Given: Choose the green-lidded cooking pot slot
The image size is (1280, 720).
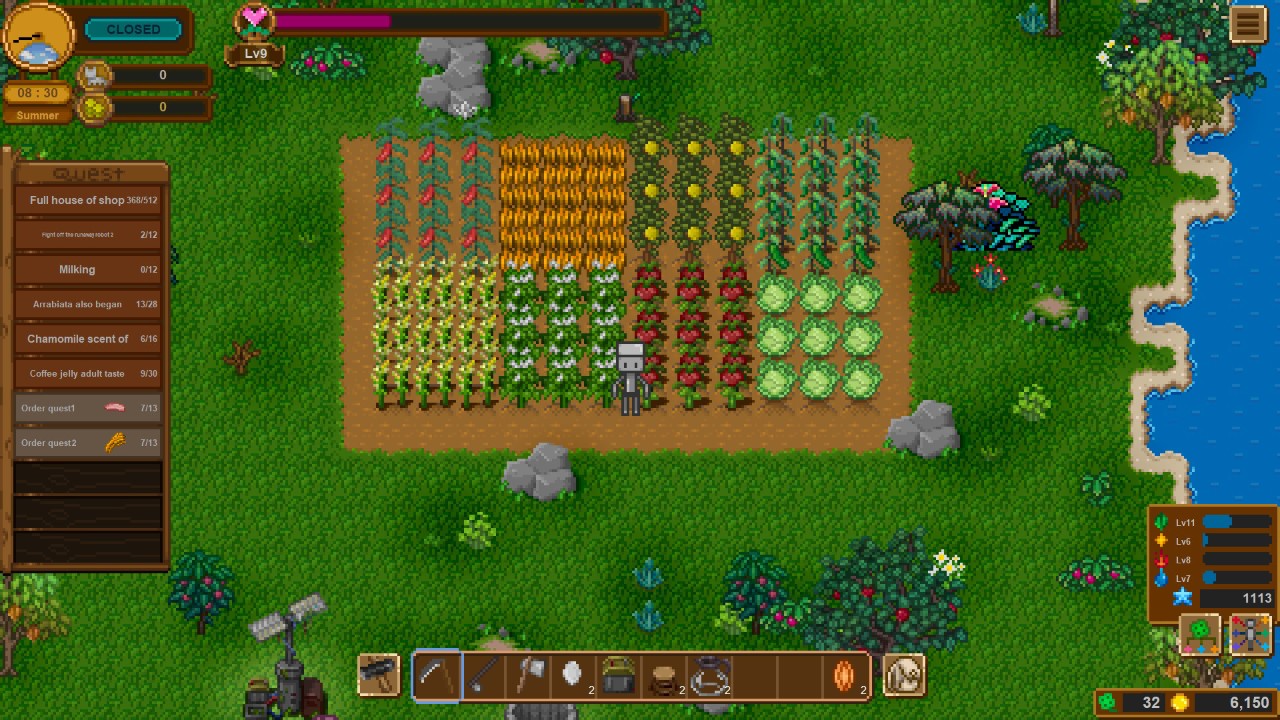Looking at the screenshot, I should [x=619, y=676].
